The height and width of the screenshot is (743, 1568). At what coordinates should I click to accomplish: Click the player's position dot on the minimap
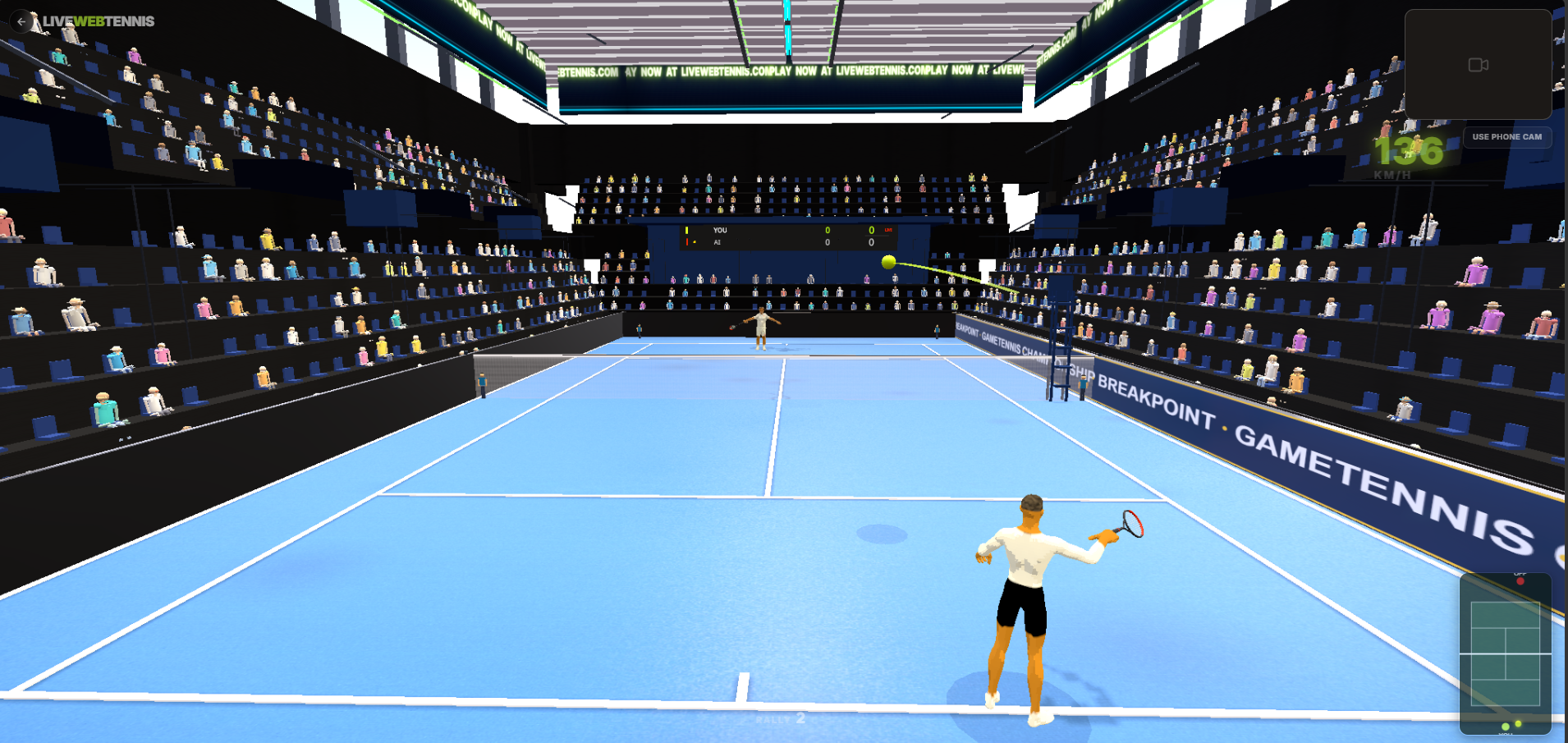1505,727
